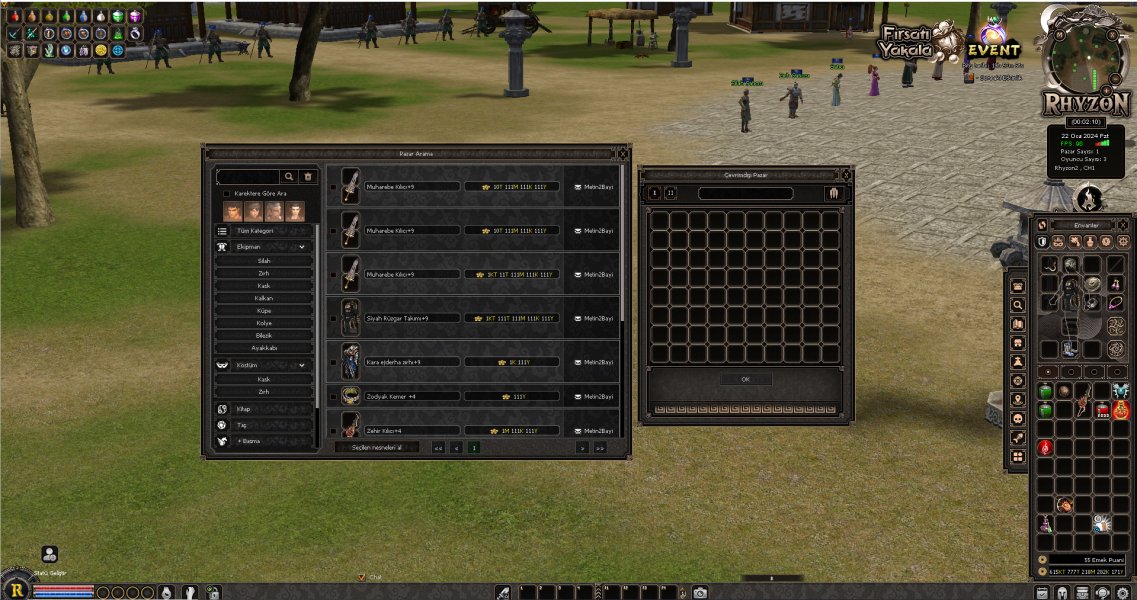
Task: Confirm with the OK button in Çevrimdışı Pazar
Action: point(745,380)
